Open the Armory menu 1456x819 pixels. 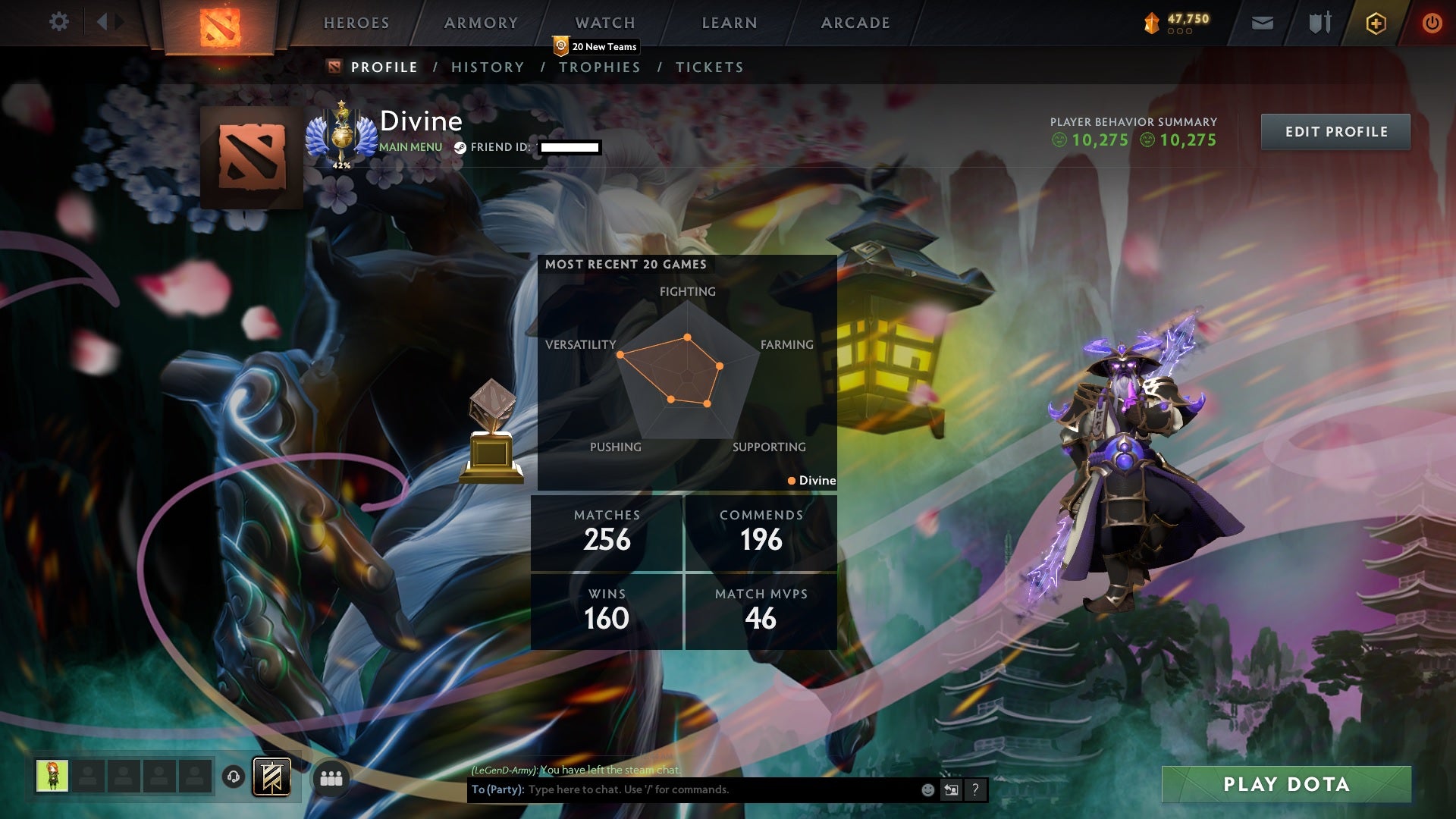(481, 23)
